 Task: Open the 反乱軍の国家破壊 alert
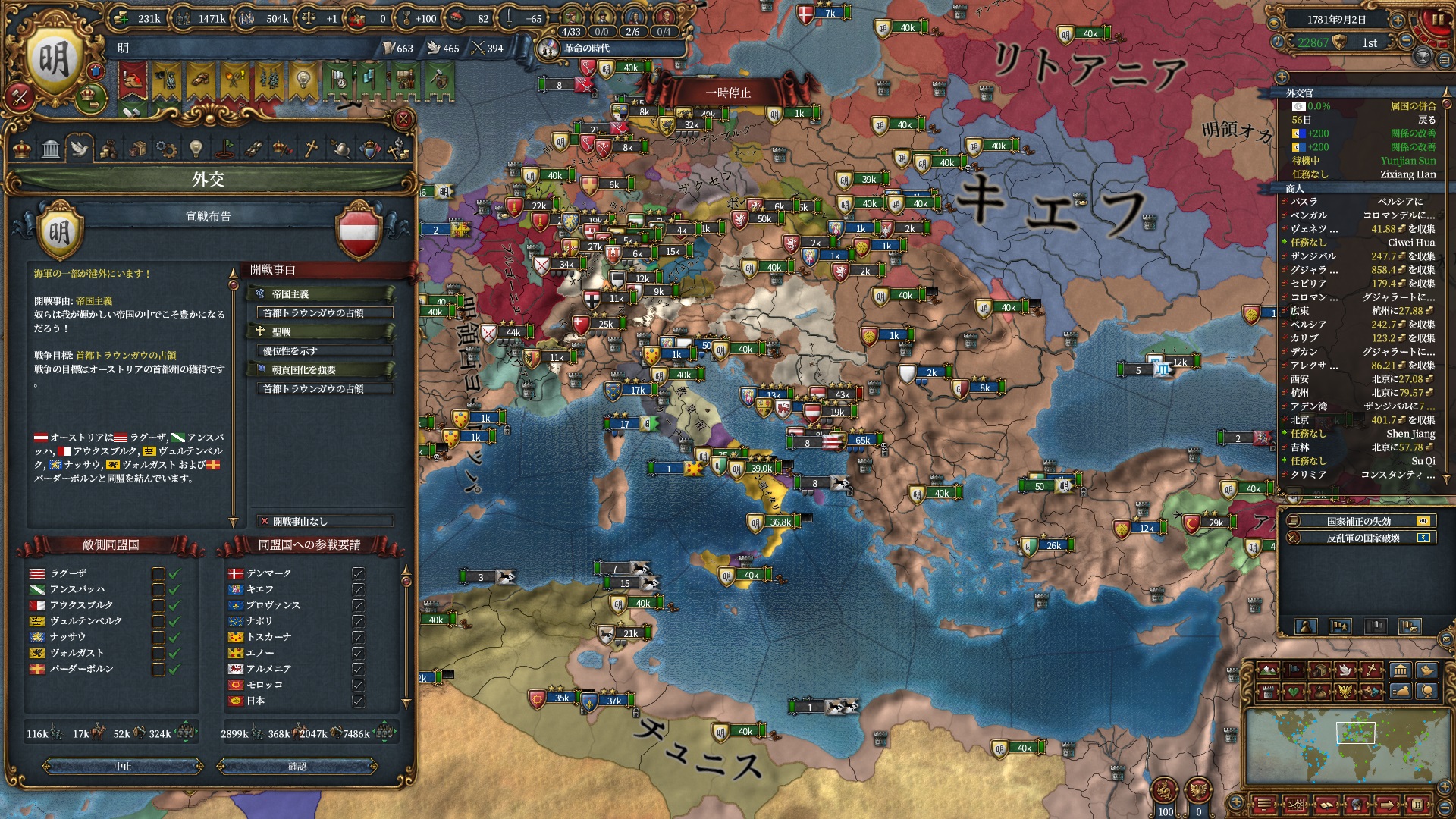coord(1358,538)
